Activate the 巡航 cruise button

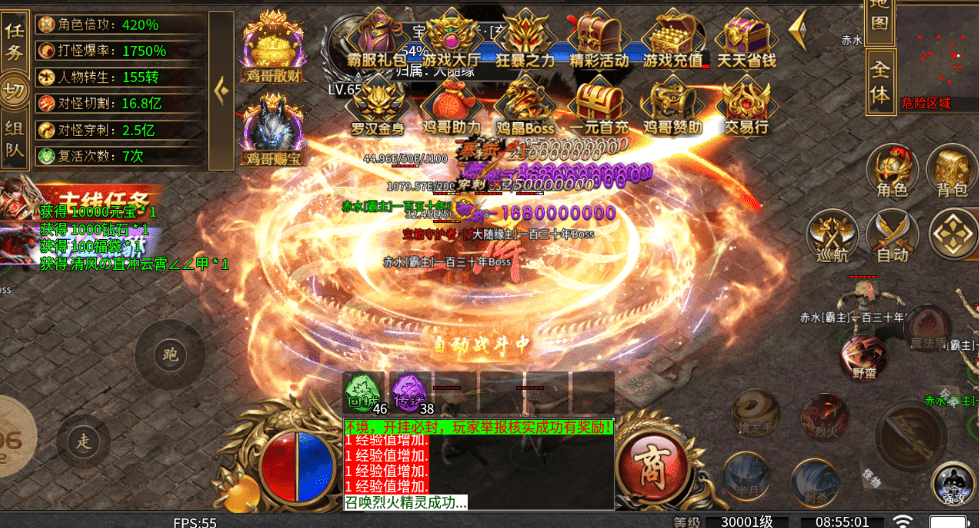(x=832, y=236)
